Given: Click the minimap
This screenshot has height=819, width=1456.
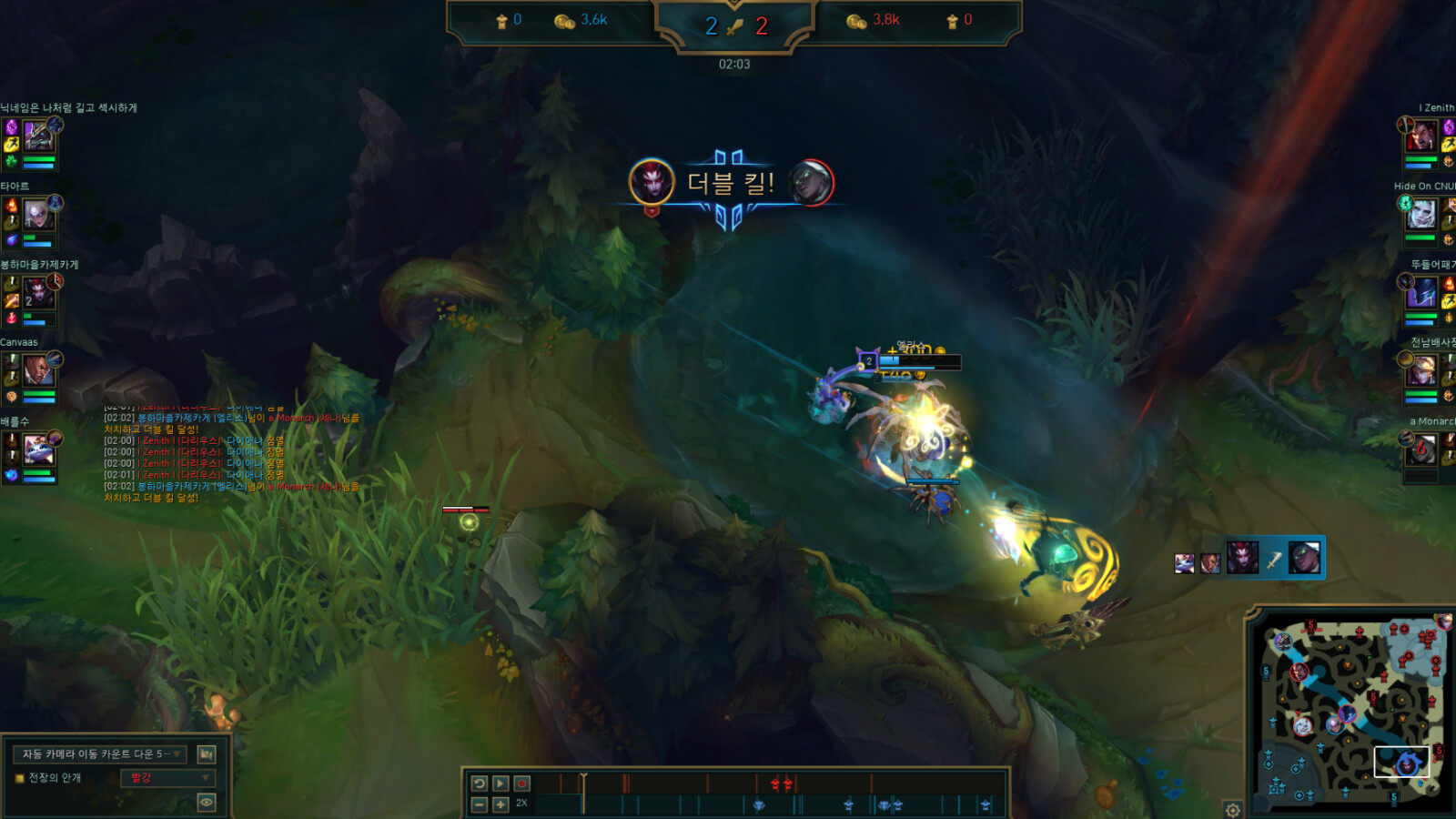Looking at the screenshot, I should click(1351, 710).
